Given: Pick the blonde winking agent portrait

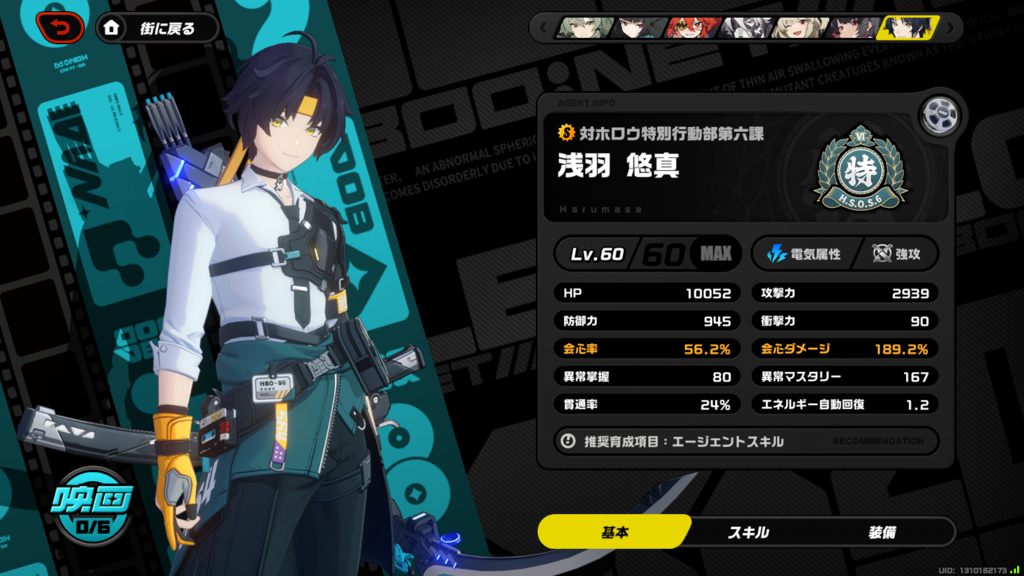Looking at the screenshot, I should point(797,27).
